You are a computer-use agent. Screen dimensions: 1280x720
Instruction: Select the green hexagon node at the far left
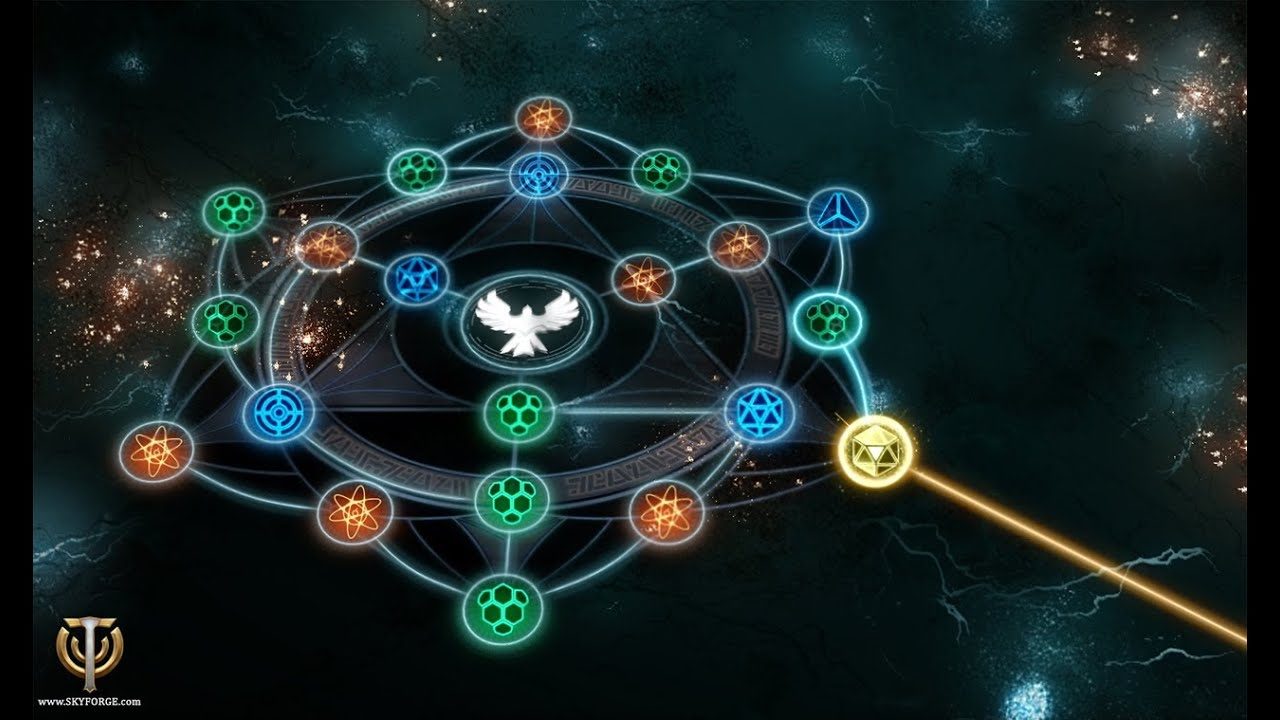[226, 319]
